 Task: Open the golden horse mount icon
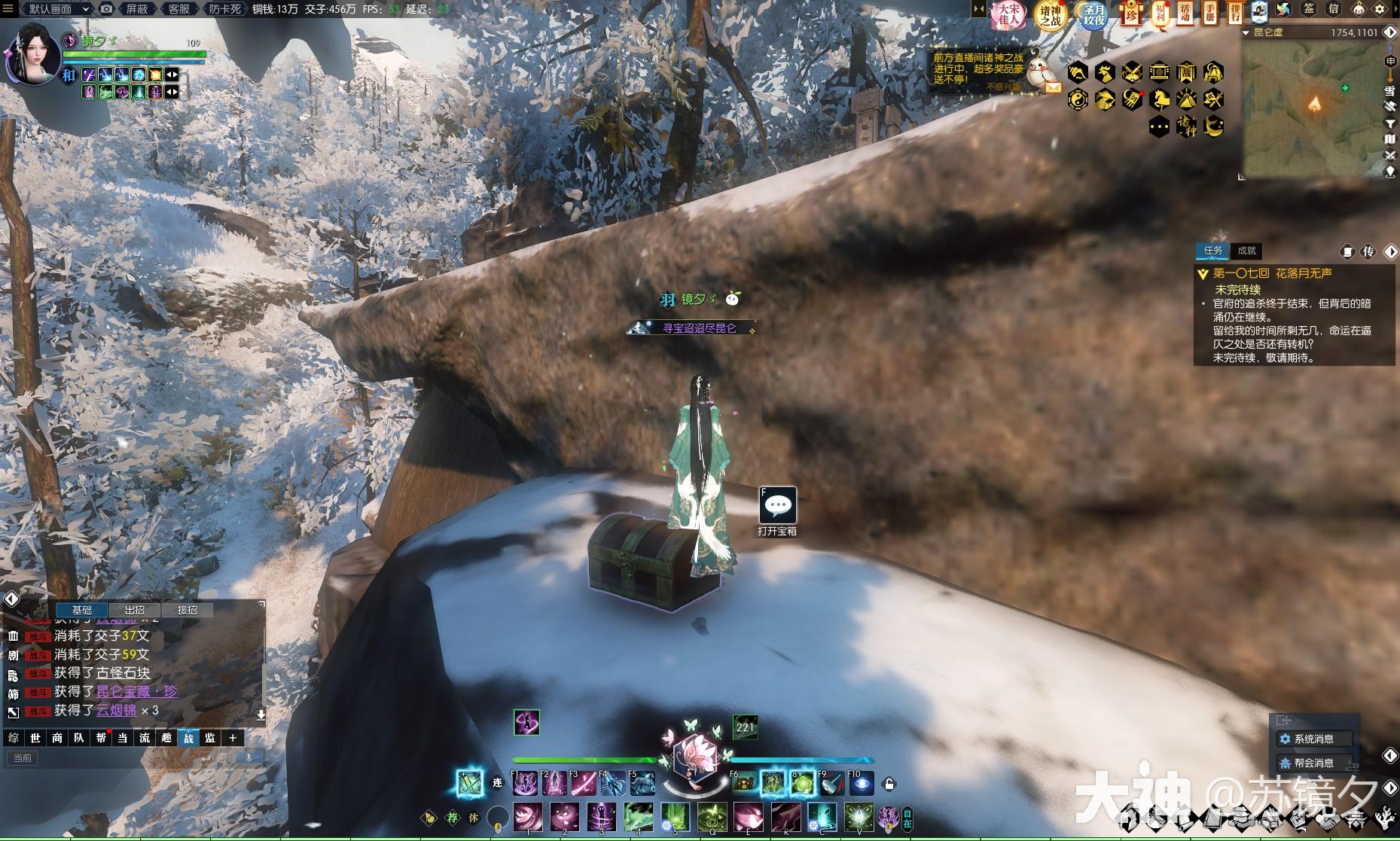click(x=1160, y=99)
